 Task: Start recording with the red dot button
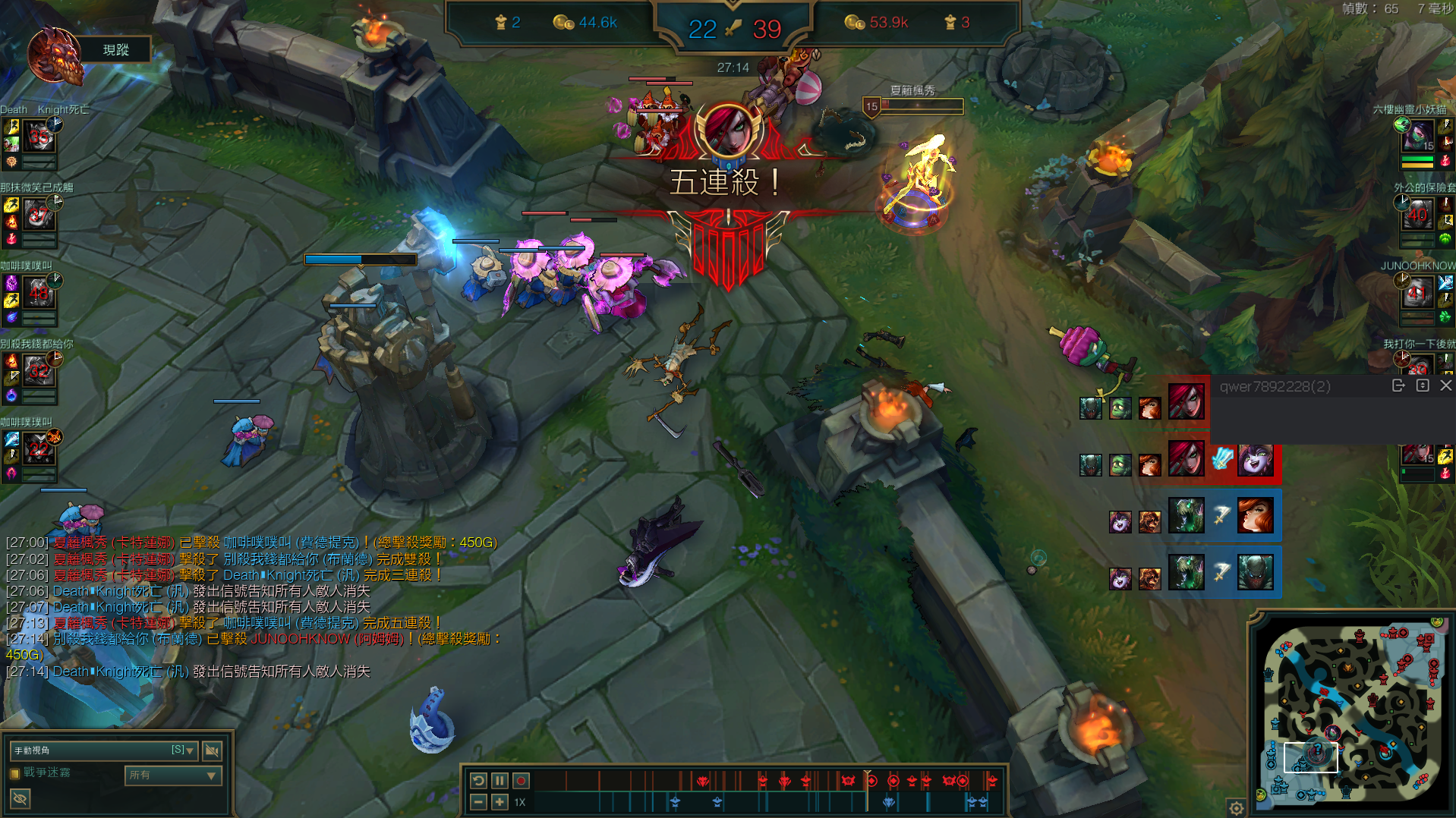click(x=521, y=780)
